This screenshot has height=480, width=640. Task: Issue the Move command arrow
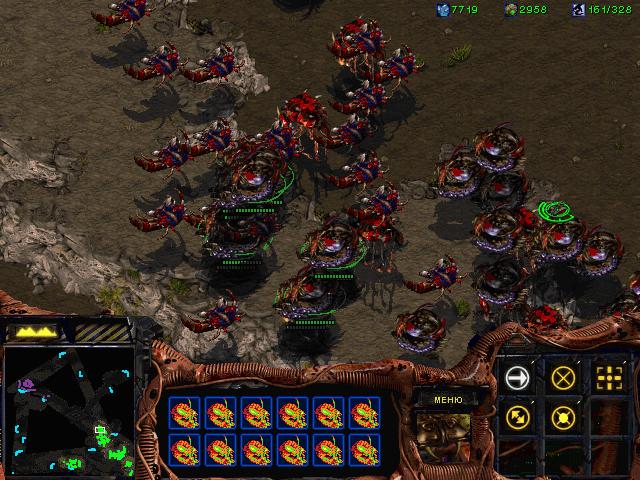[517, 377]
